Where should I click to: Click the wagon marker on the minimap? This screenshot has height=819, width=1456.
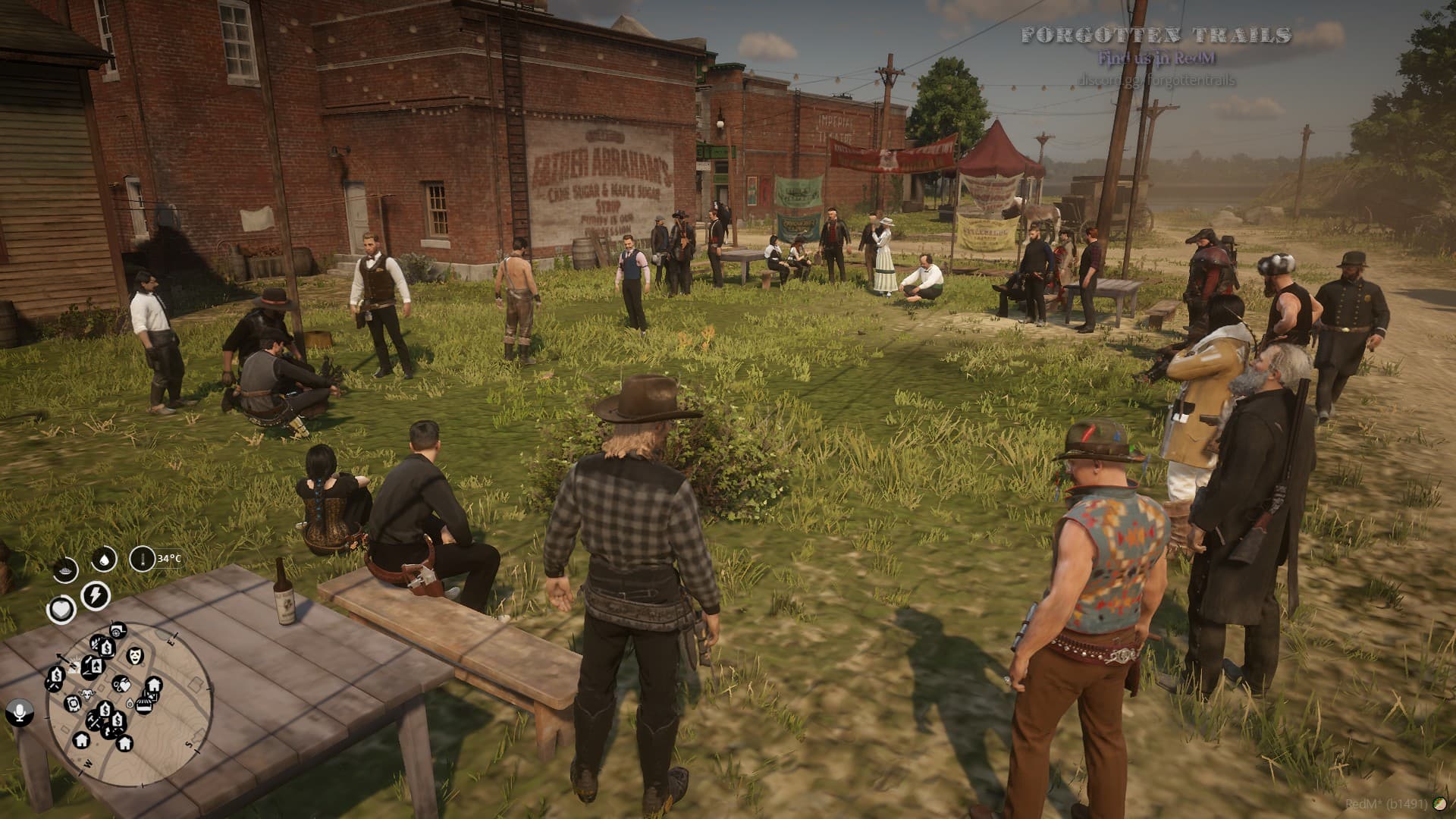[118, 630]
